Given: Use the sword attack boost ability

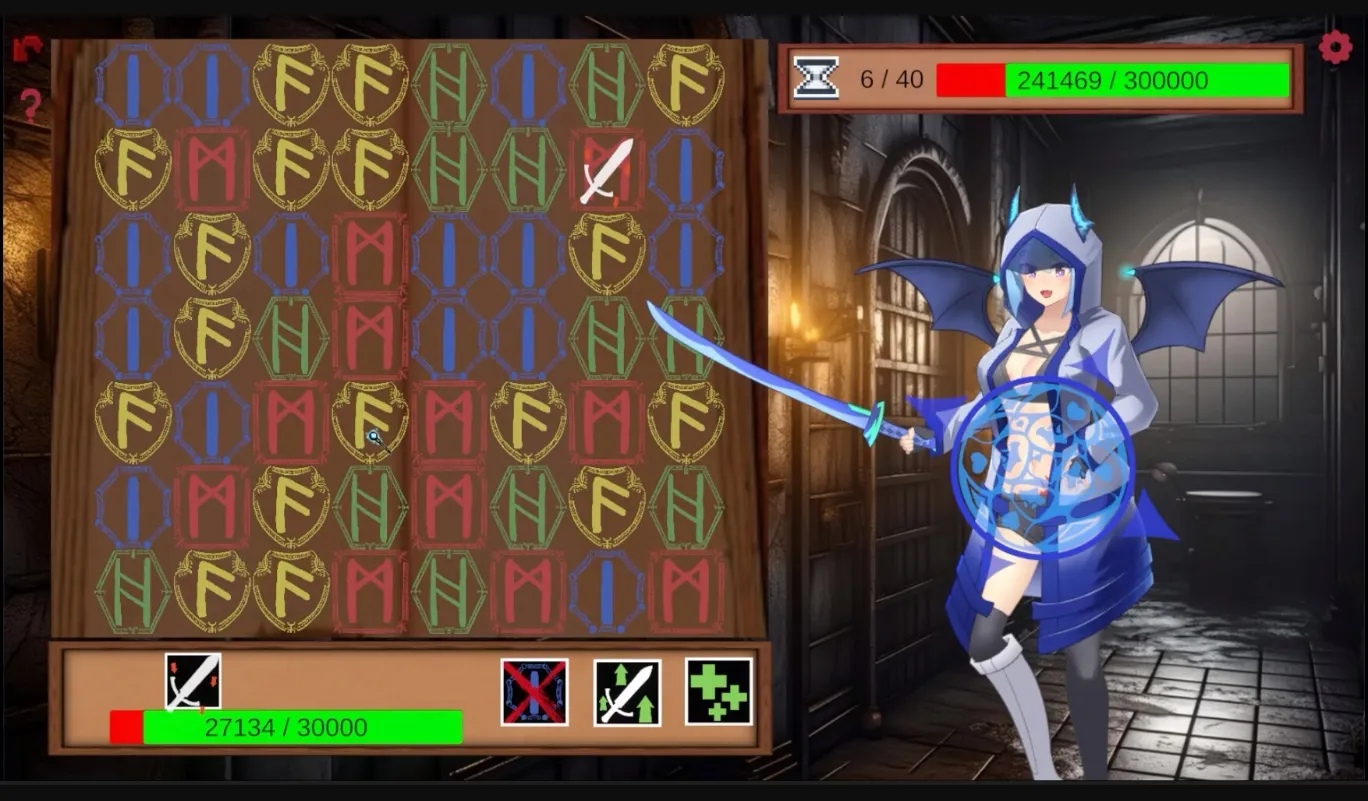Looking at the screenshot, I should click(625, 692).
